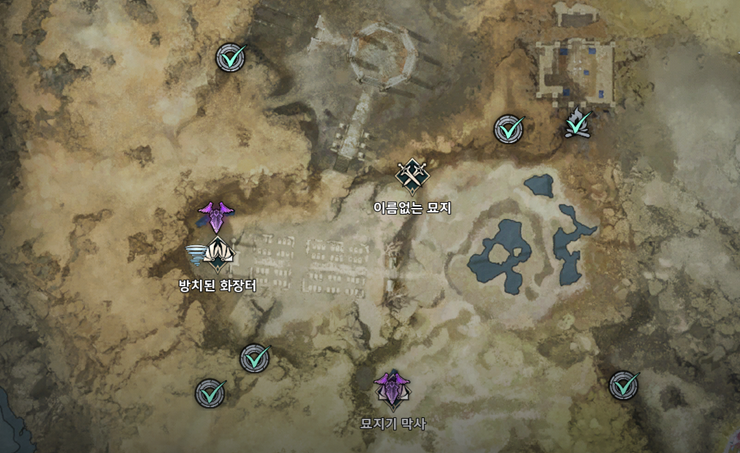Screen dimensions: 740x453
Task: Select the crossed-swords marker at 이름없는 묘지
Action: (x=412, y=176)
